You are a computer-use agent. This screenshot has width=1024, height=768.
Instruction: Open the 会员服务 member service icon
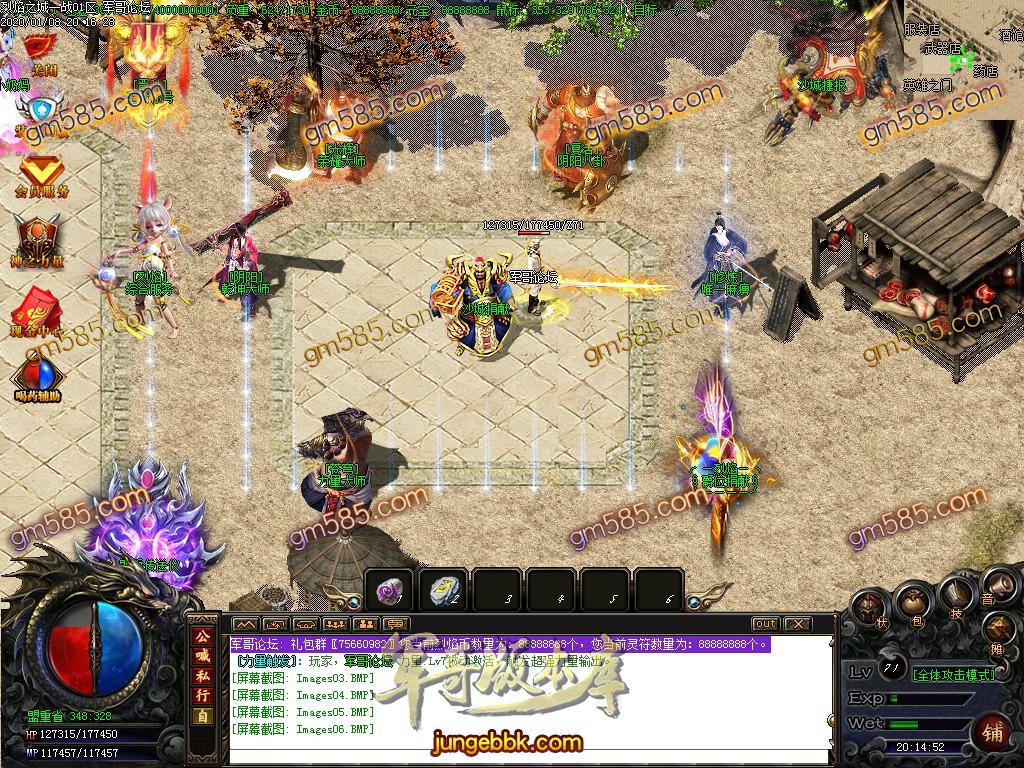click(42, 174)
